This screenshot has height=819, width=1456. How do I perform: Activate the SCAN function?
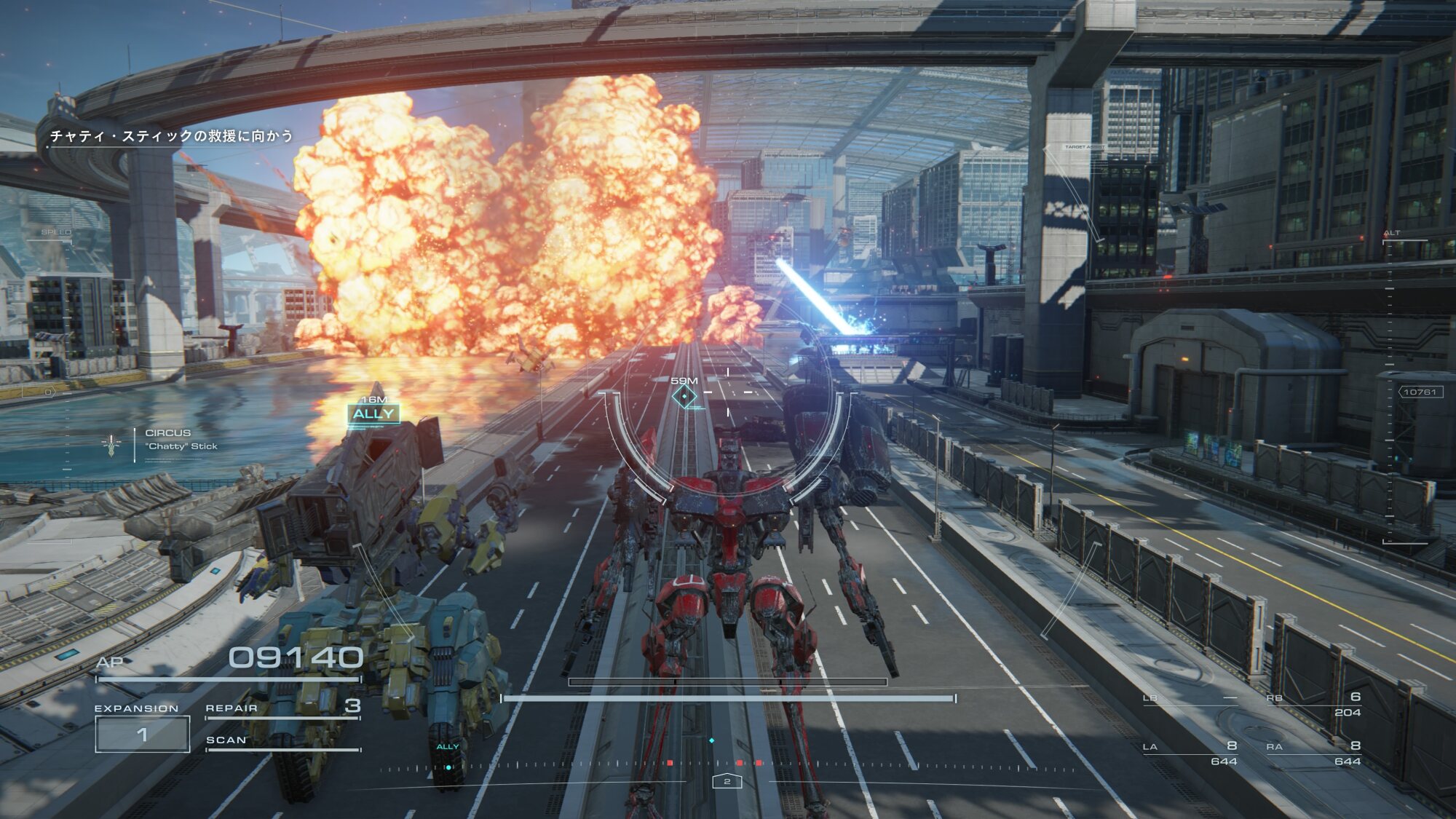[x=282, y=741]
